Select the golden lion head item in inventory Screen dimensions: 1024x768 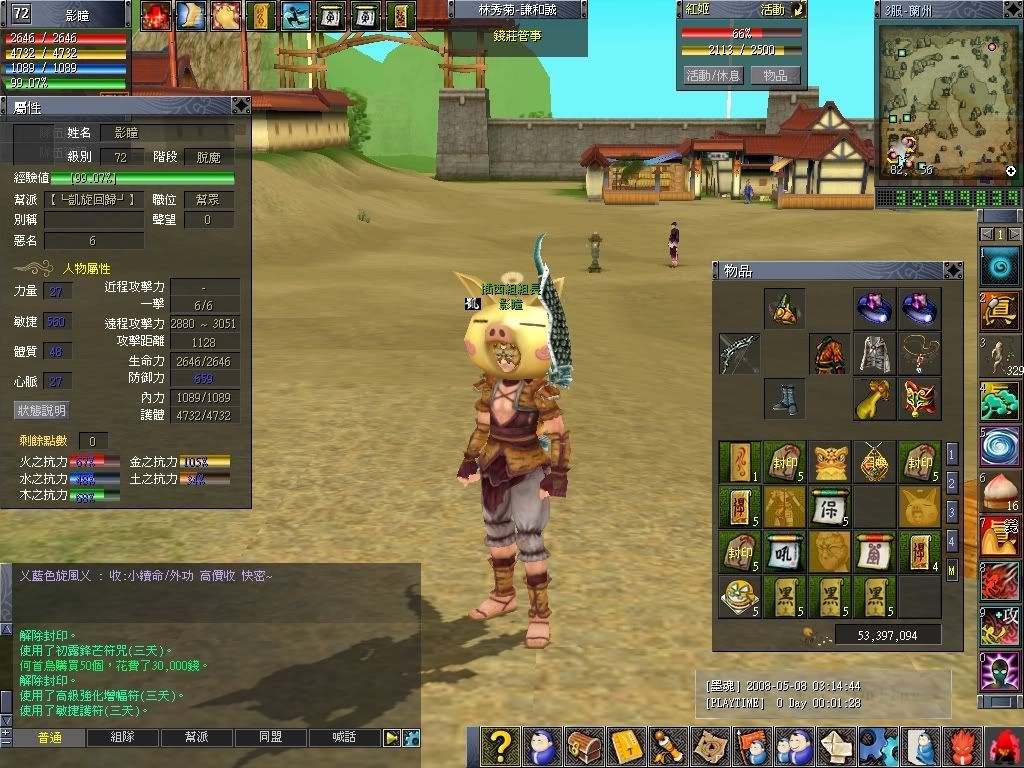click(x=830, y=462)
